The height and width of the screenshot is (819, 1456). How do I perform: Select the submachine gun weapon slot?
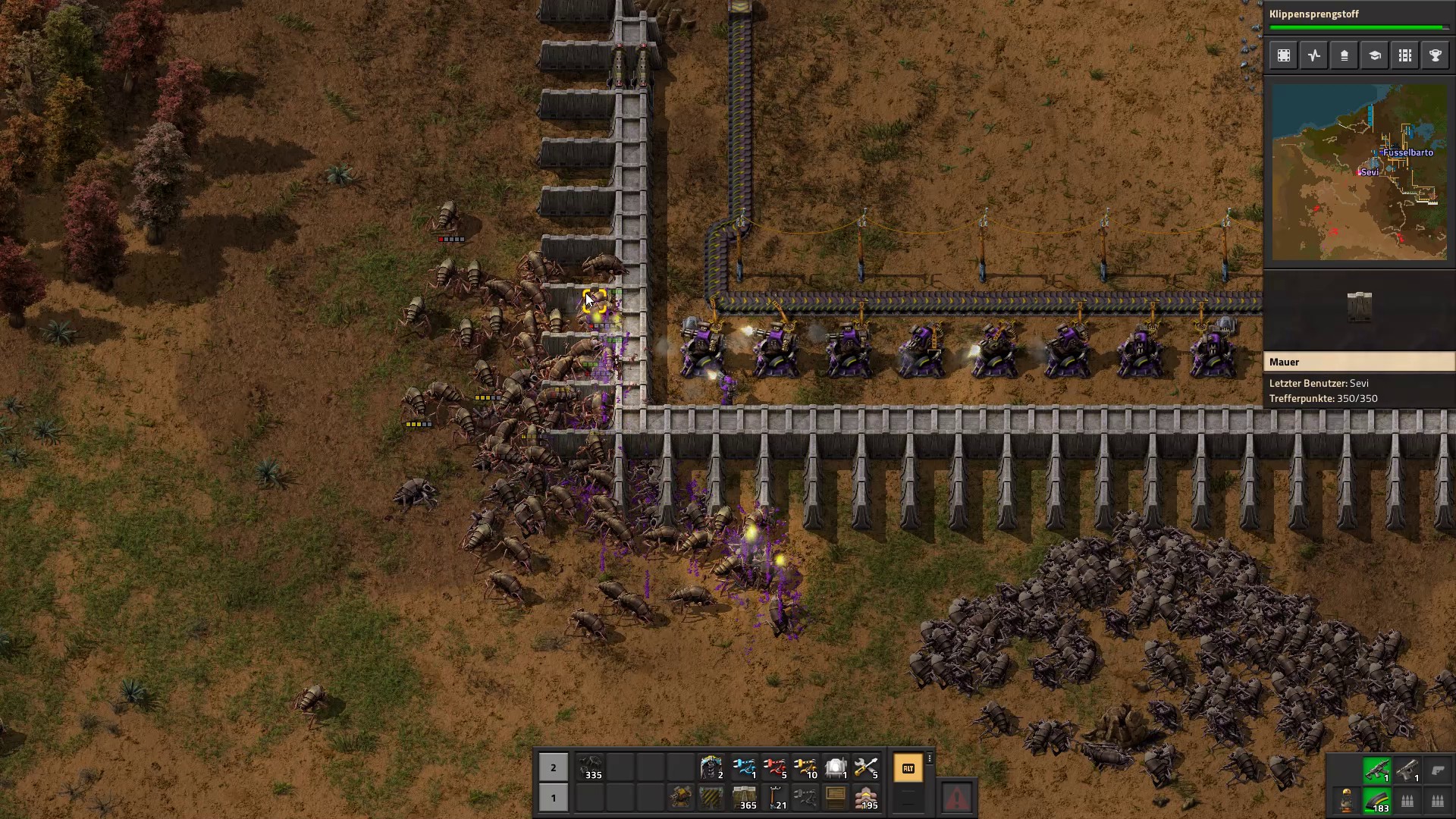(x=1376, y=770)
